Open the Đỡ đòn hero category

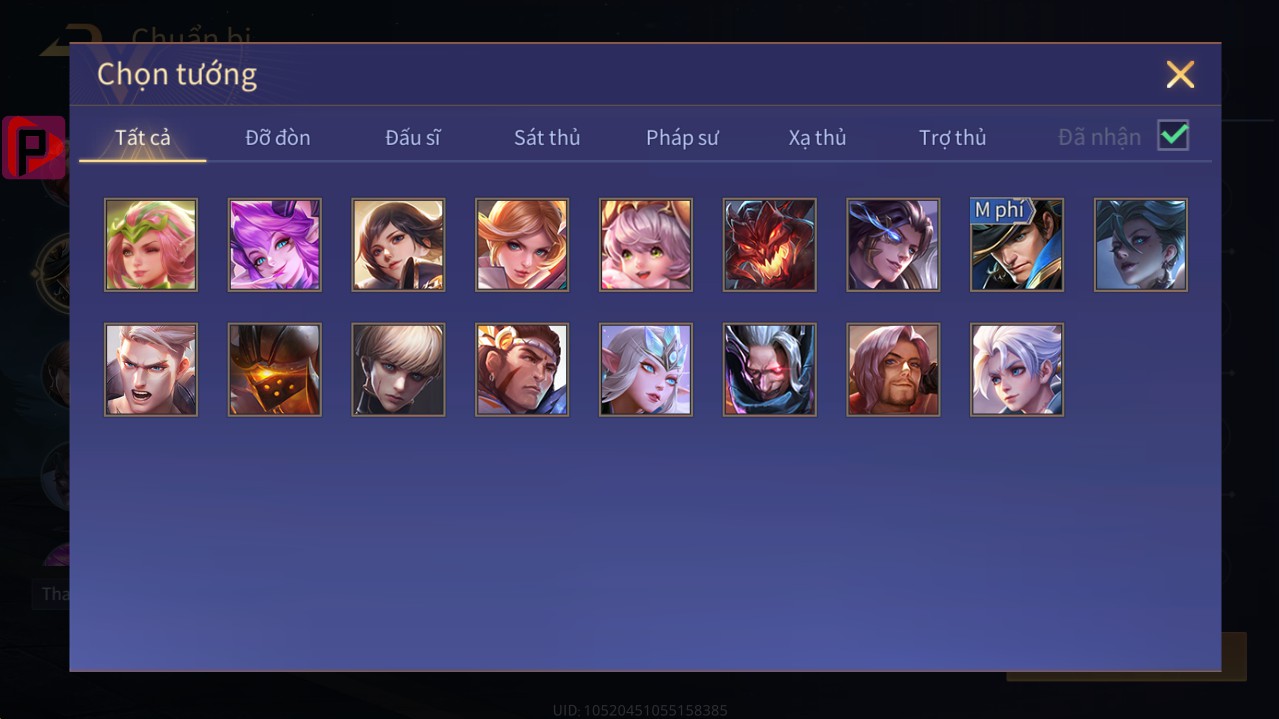pos(278,138)
